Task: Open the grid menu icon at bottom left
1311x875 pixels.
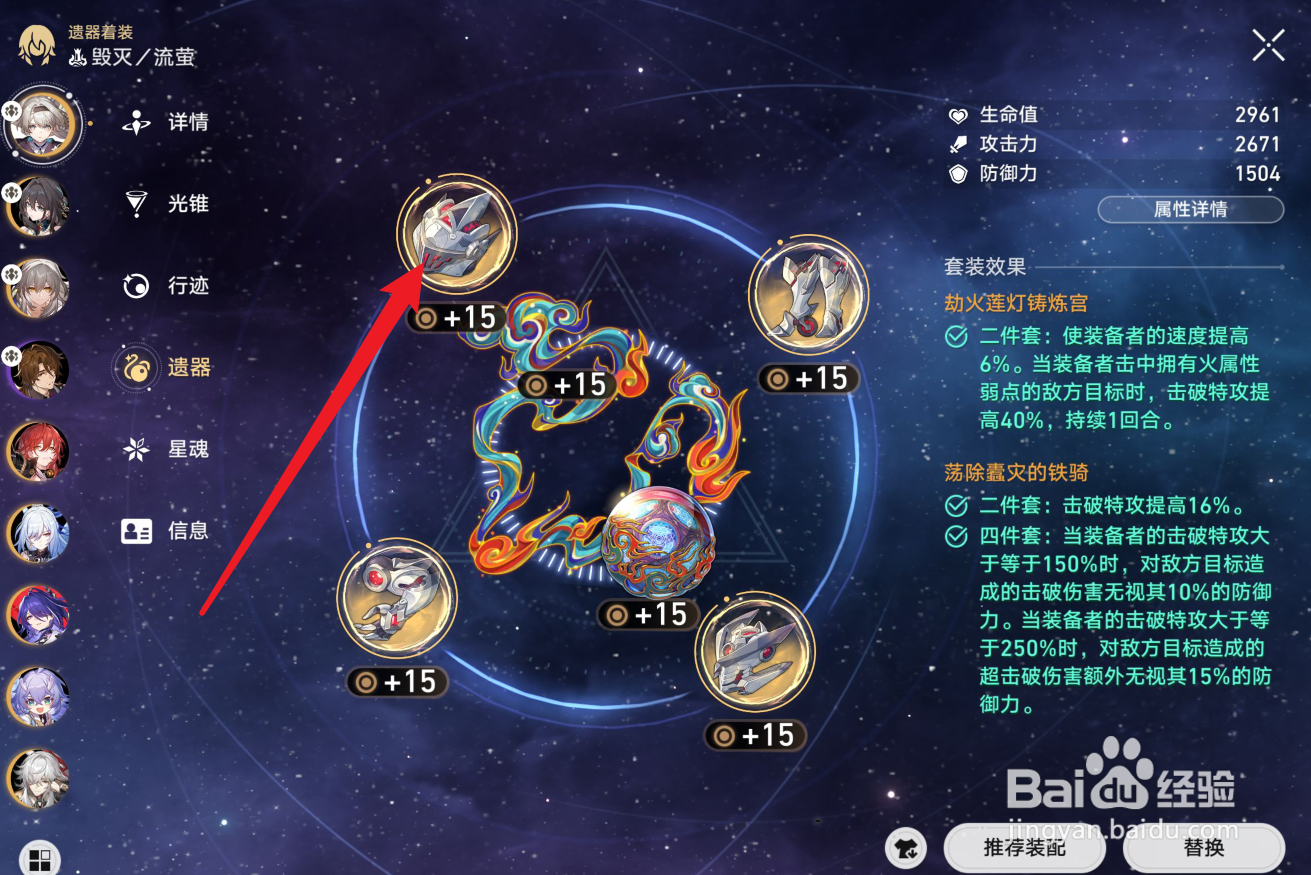Action: 38,856
